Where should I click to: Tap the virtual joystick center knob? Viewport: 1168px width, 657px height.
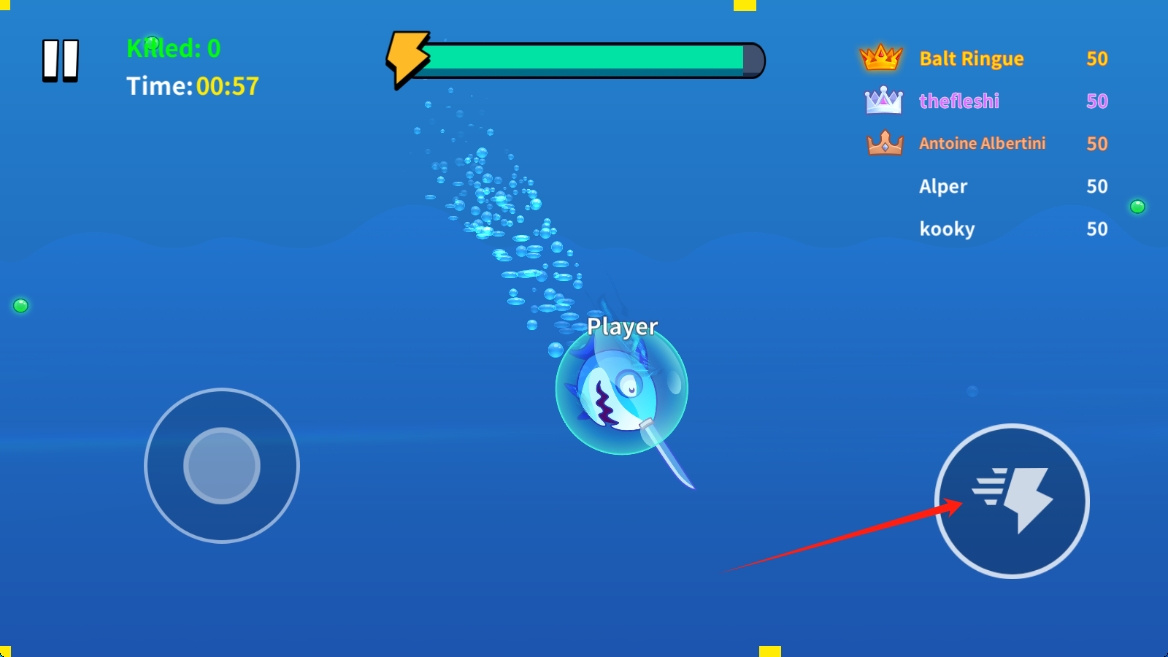(x=222, y=466)
